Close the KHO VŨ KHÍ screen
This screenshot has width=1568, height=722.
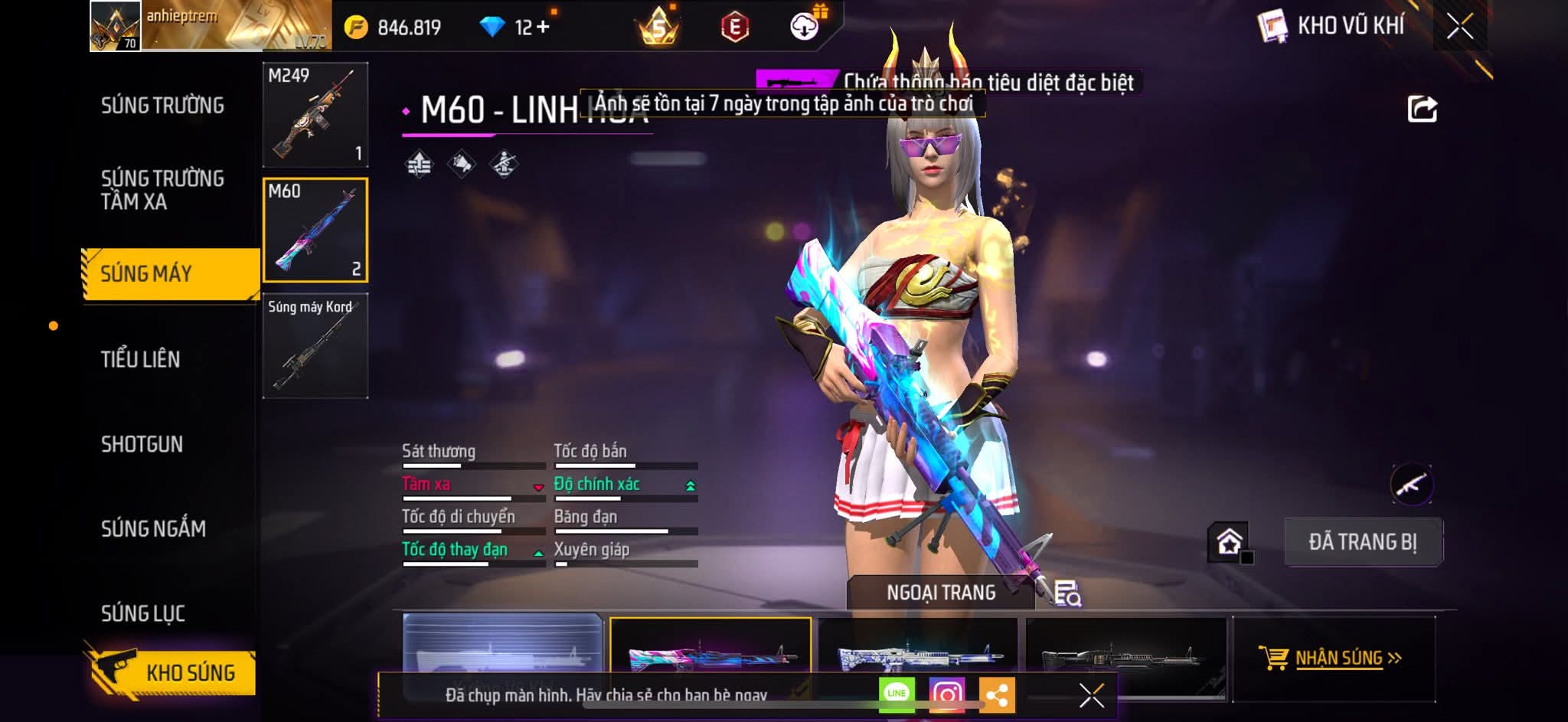pos(1459,27)
